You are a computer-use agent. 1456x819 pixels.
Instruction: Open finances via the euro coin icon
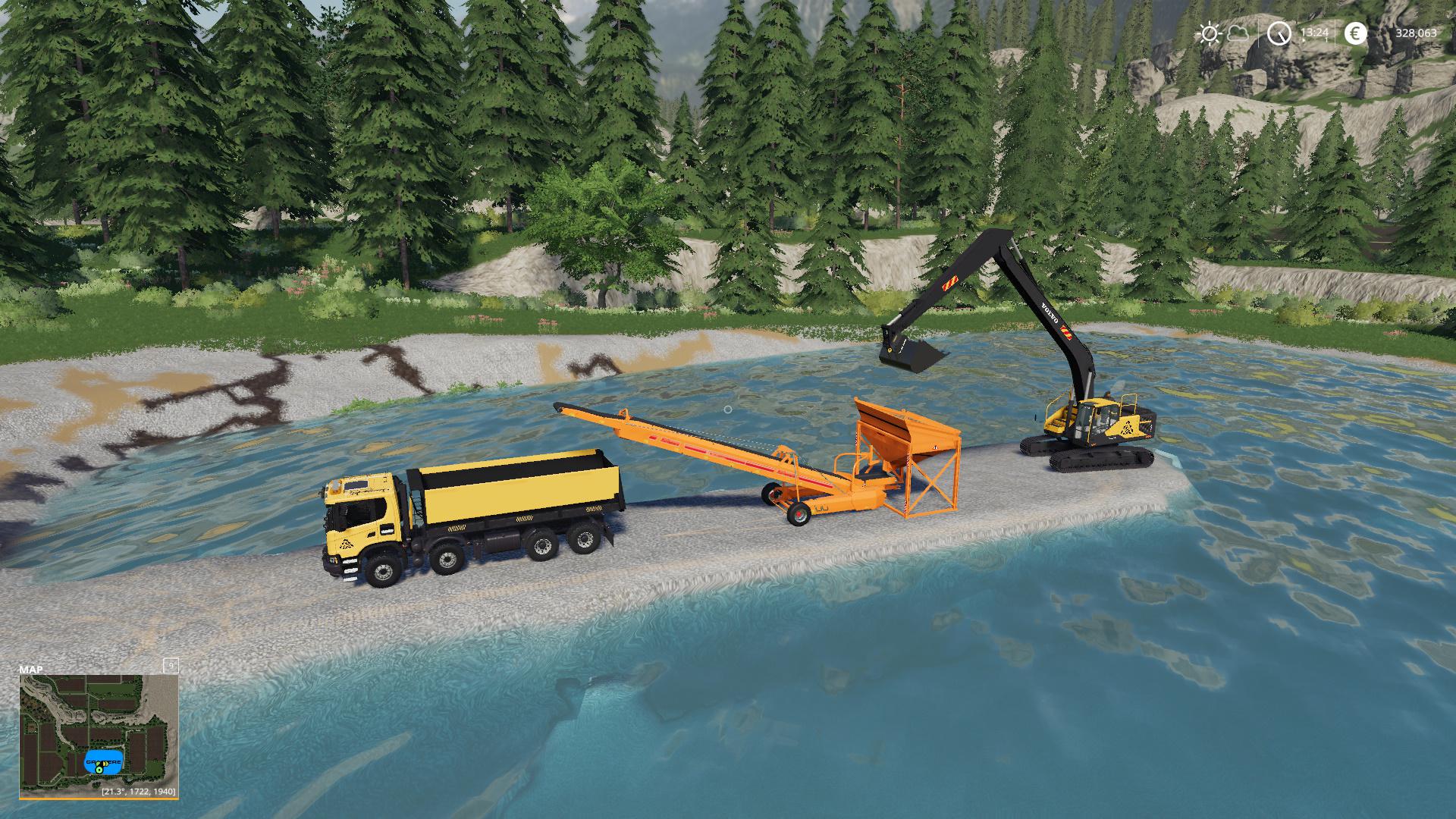point(1355,33)
